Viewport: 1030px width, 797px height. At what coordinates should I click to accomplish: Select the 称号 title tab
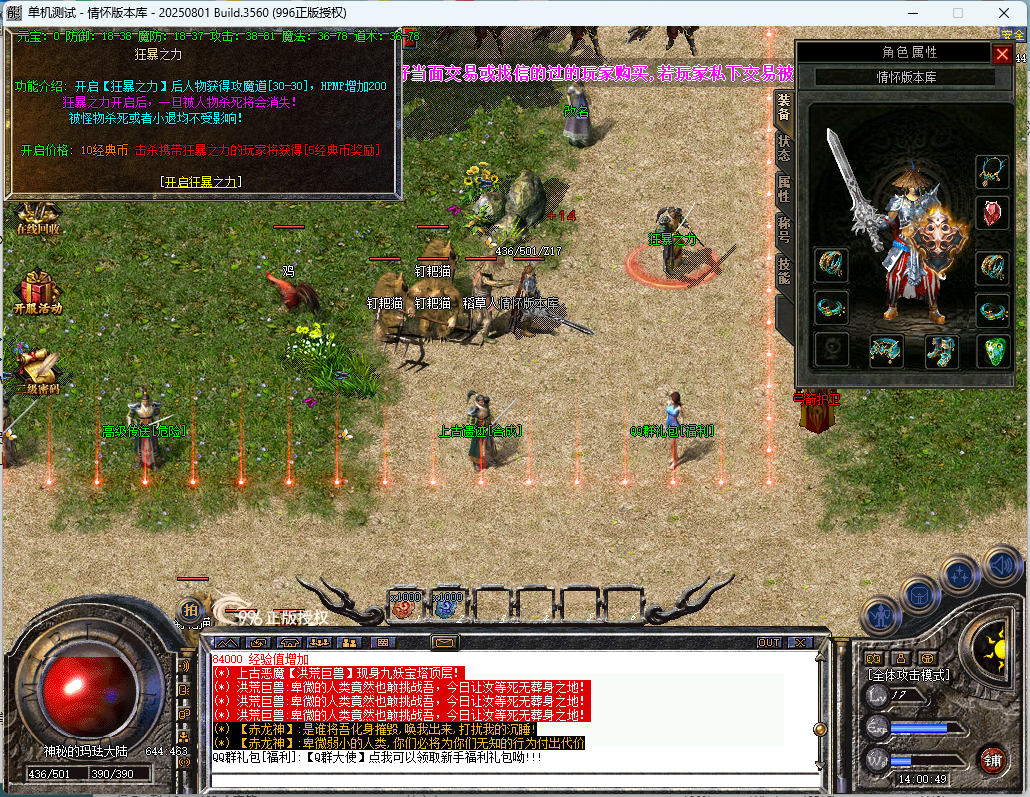click(783, 230)
